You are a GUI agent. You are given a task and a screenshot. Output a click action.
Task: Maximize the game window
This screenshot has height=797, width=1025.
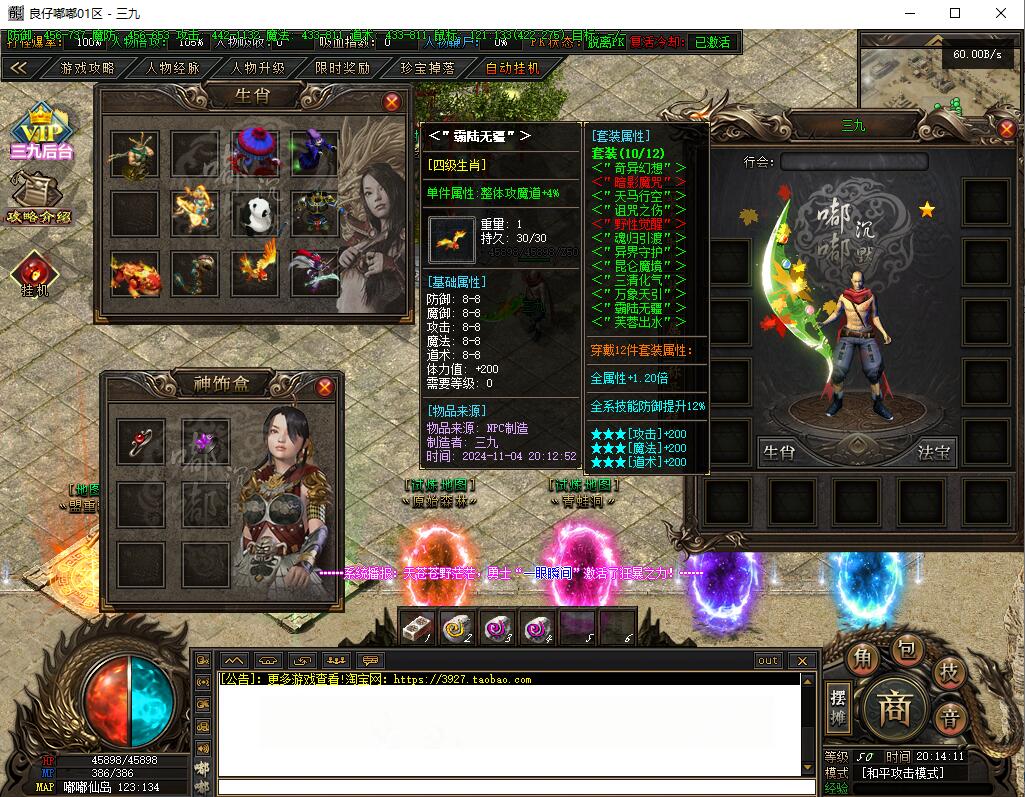(955, 13)
